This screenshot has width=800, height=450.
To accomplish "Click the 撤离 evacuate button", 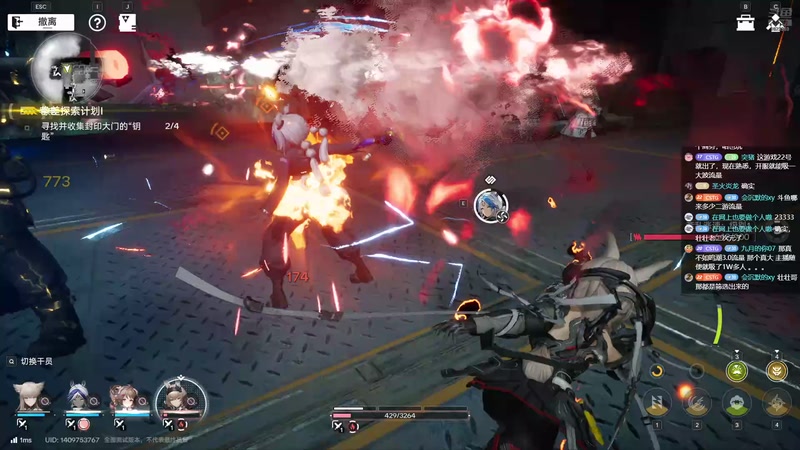I will (38, 21).
